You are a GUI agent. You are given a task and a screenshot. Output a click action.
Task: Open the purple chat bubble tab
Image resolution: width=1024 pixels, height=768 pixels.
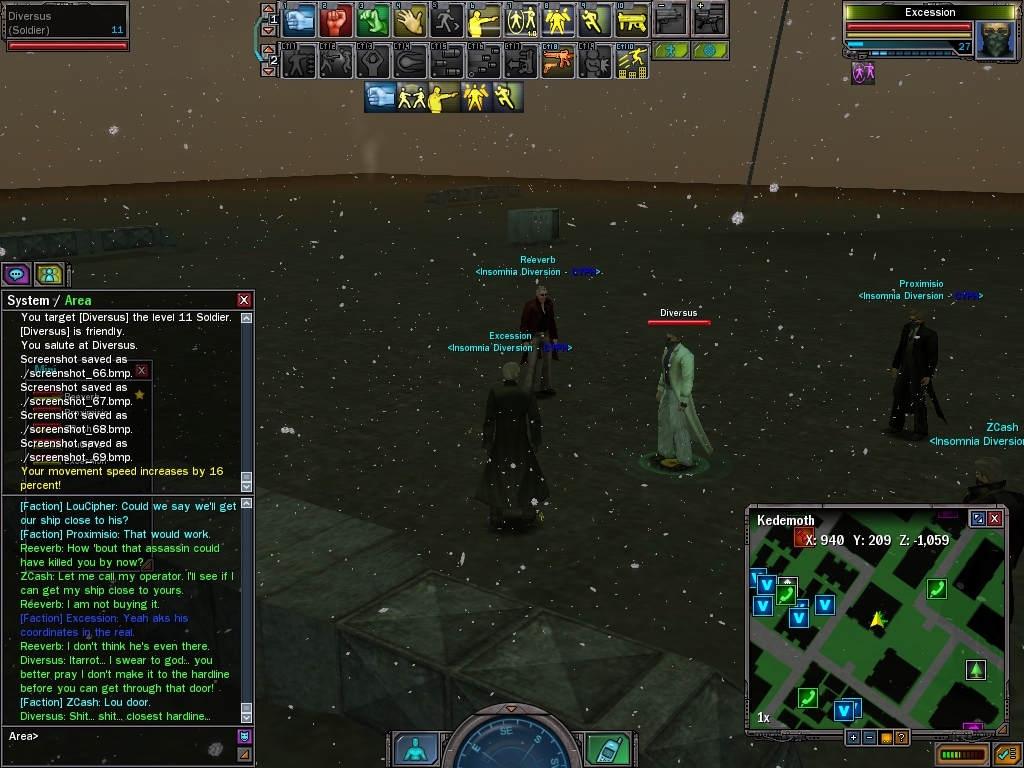(17, 274)
